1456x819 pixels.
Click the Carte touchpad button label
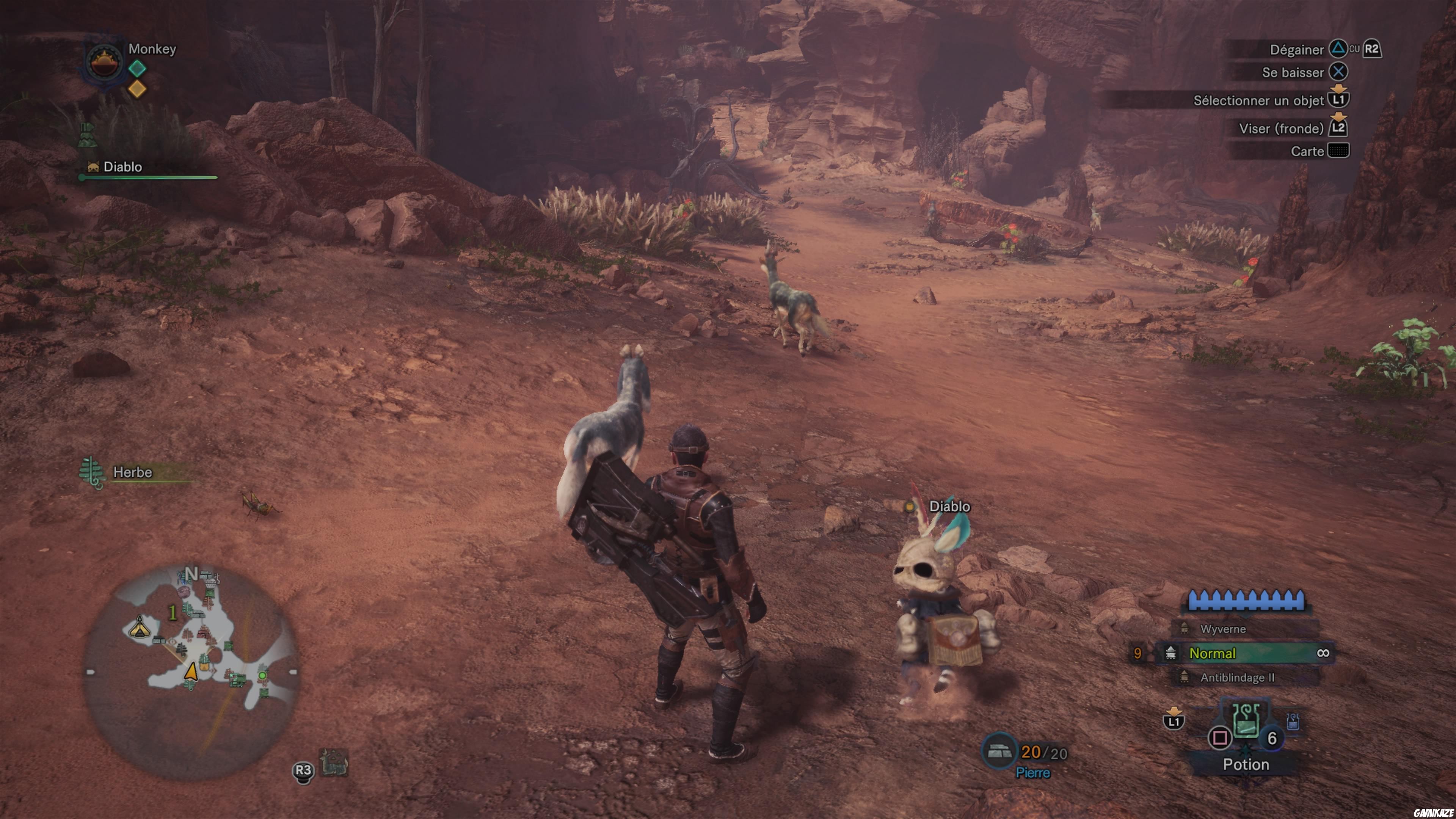(x=1307, y=151)
